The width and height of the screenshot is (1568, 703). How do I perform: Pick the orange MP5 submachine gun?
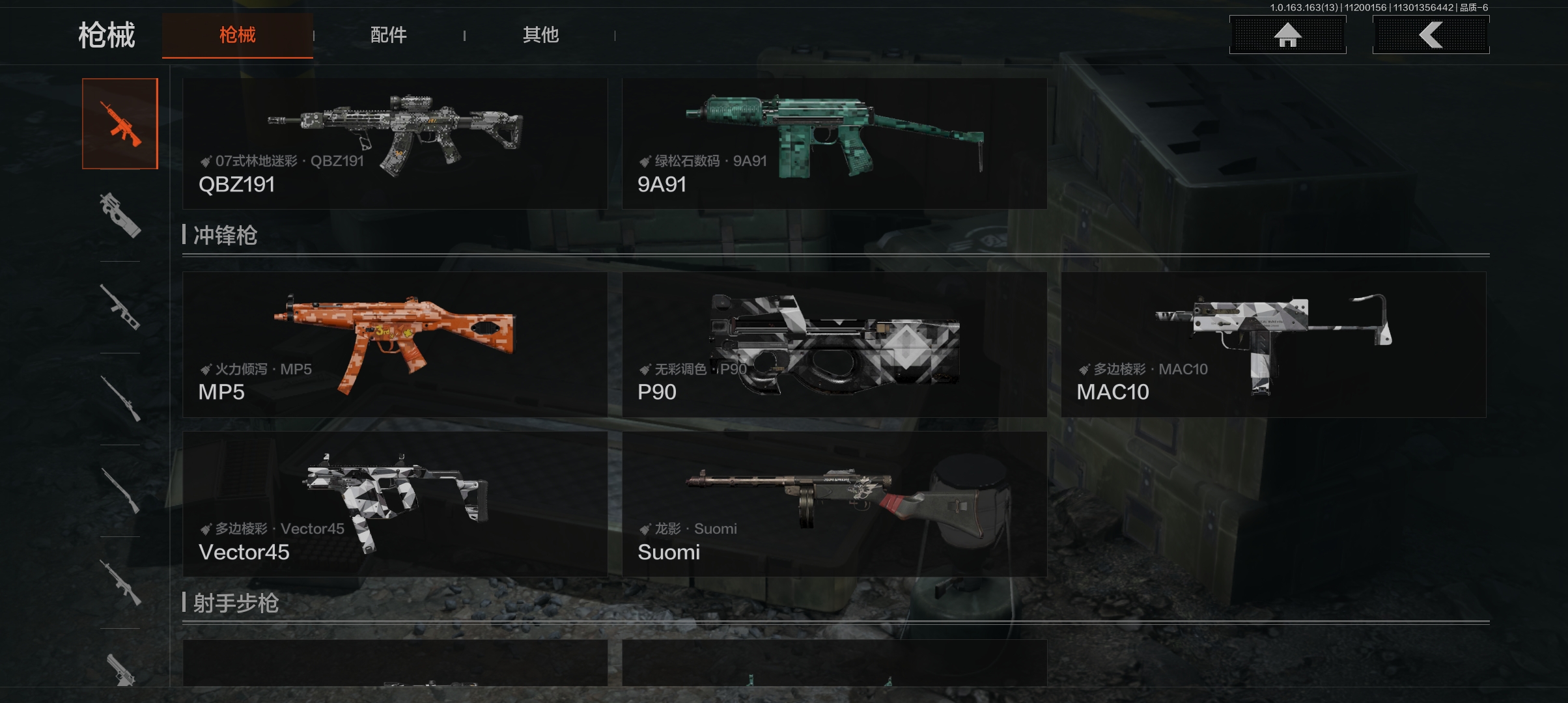tap(395, 344)
